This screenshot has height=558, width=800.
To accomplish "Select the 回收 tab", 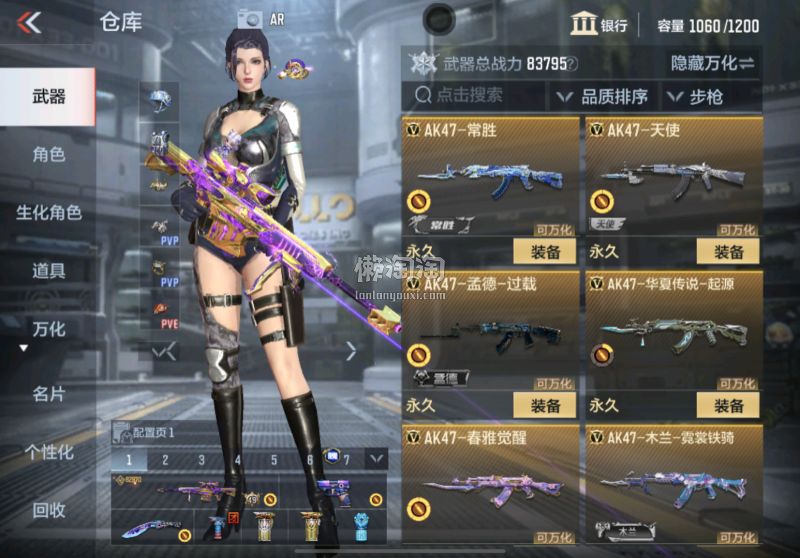I will tap(48, 509).
